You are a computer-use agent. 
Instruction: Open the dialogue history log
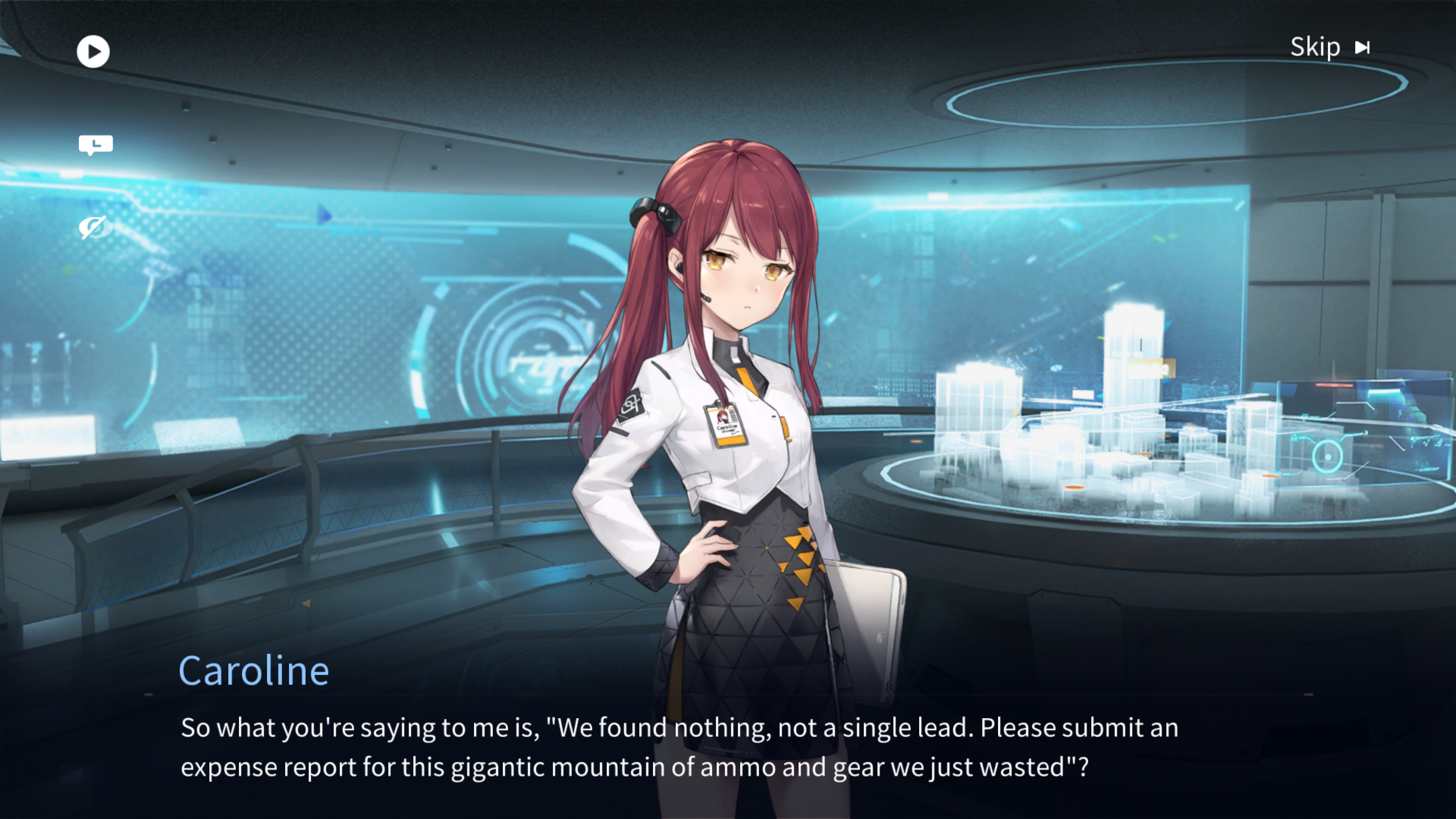96,144
